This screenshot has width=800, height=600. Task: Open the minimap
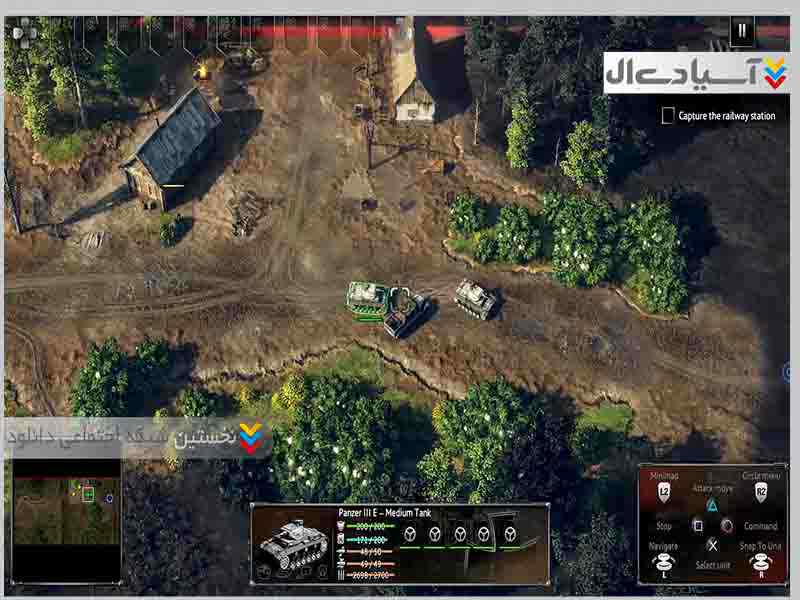tap(66, 520)
